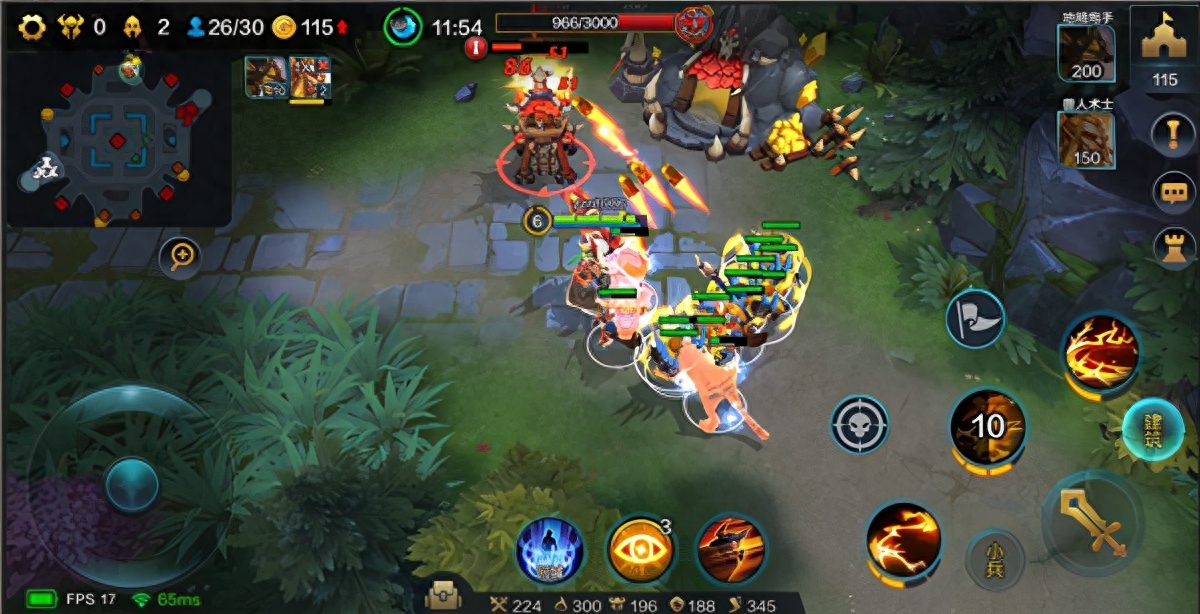Activate the white flag rally button
1200x614 pixels.
(975, 319)
